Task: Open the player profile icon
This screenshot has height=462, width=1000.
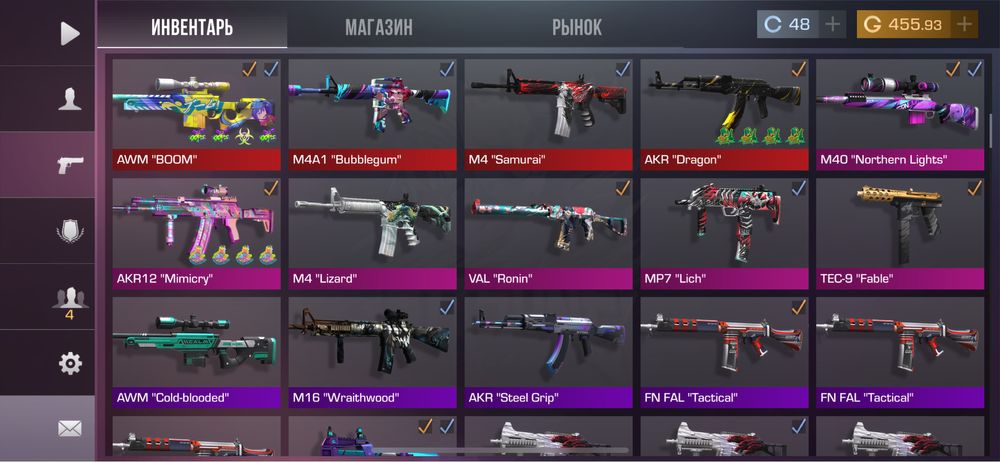Action: pos(69,99)
